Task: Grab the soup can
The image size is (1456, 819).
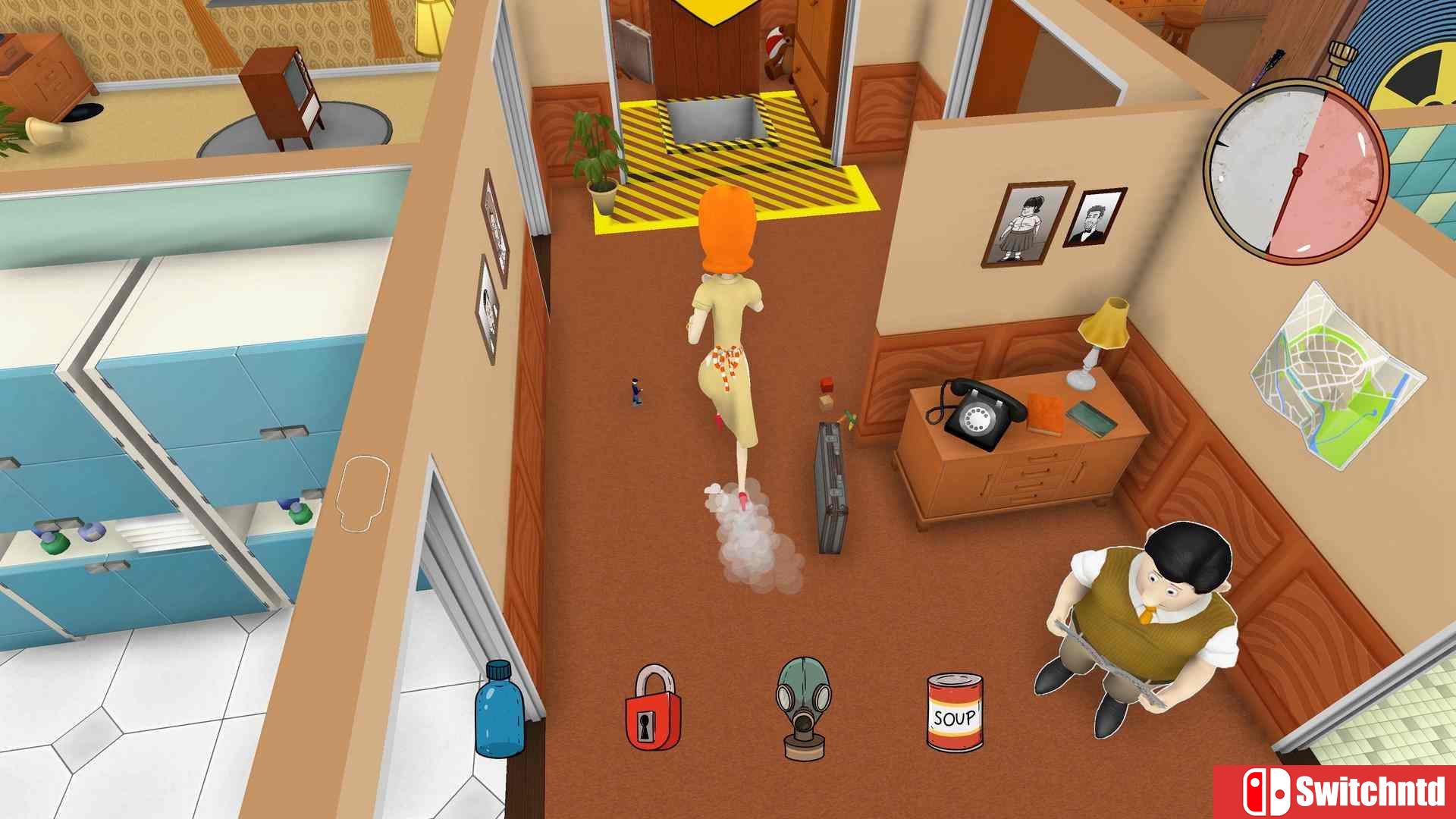Action: pyautogui.click(x=955, y=713)
